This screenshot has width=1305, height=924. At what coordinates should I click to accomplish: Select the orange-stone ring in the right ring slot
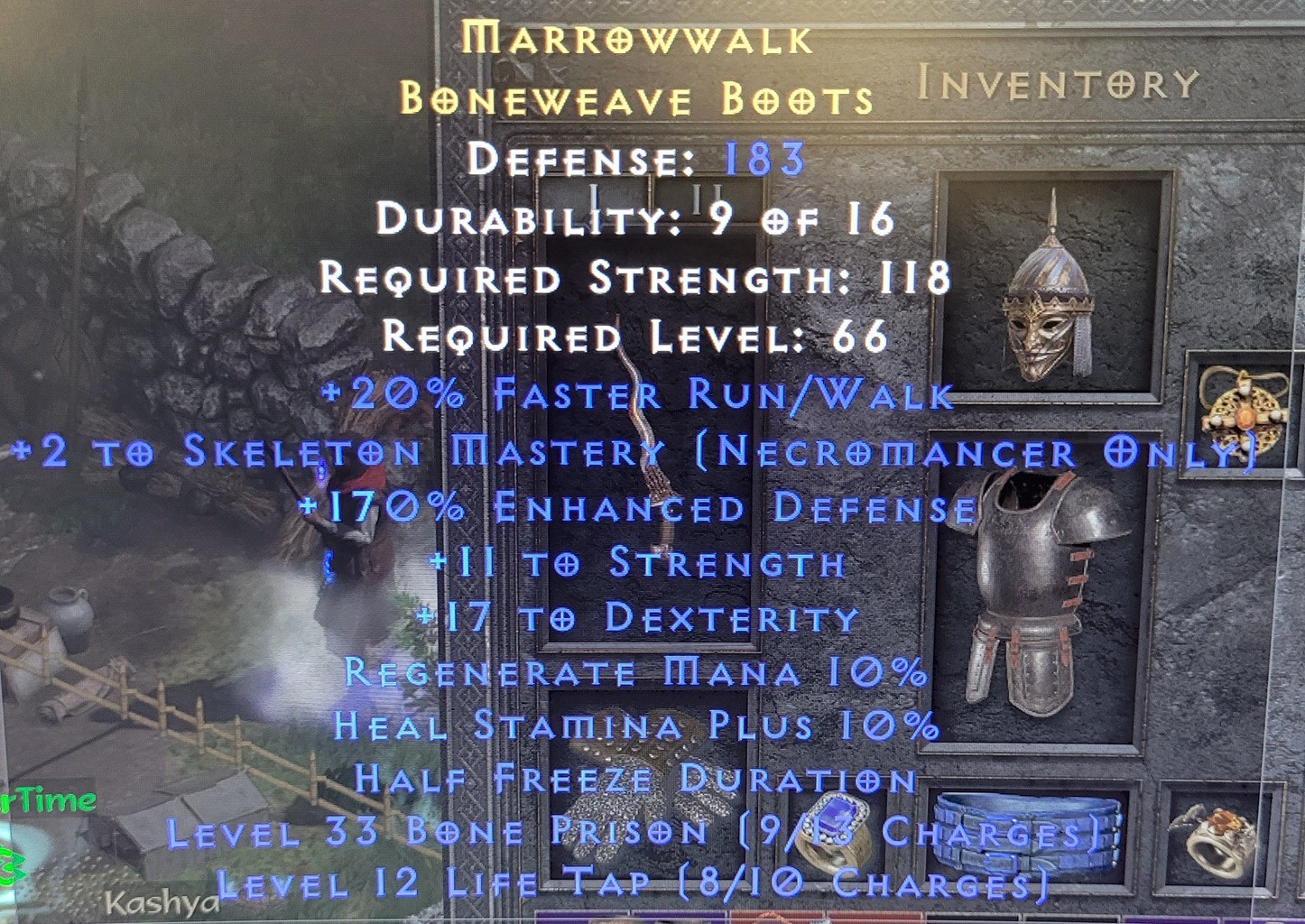[x=1214, y=844]
